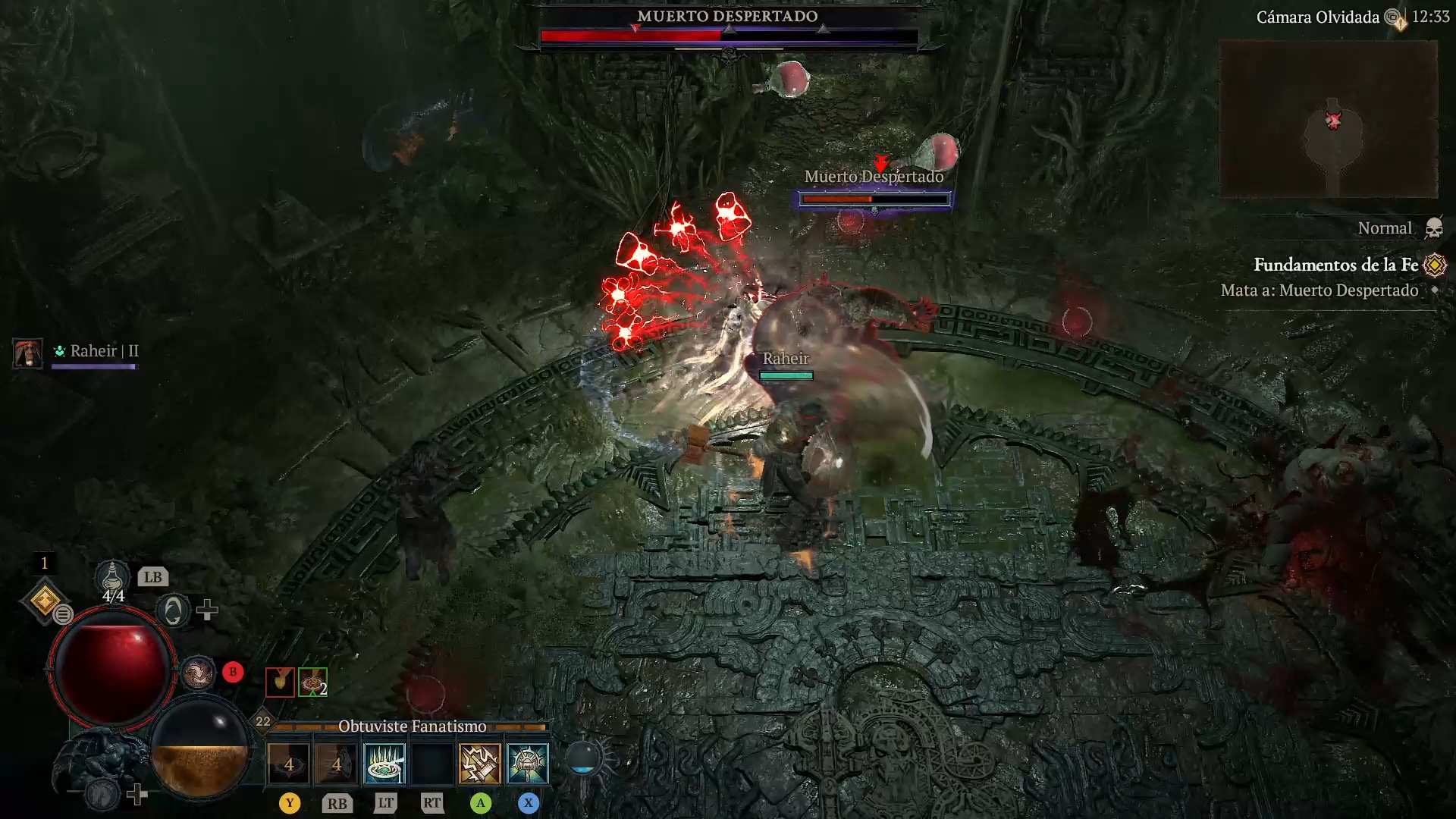Screen dimensions: 1456x819
Task: Click the yellow droplet debuff icon
Action: 280,682
